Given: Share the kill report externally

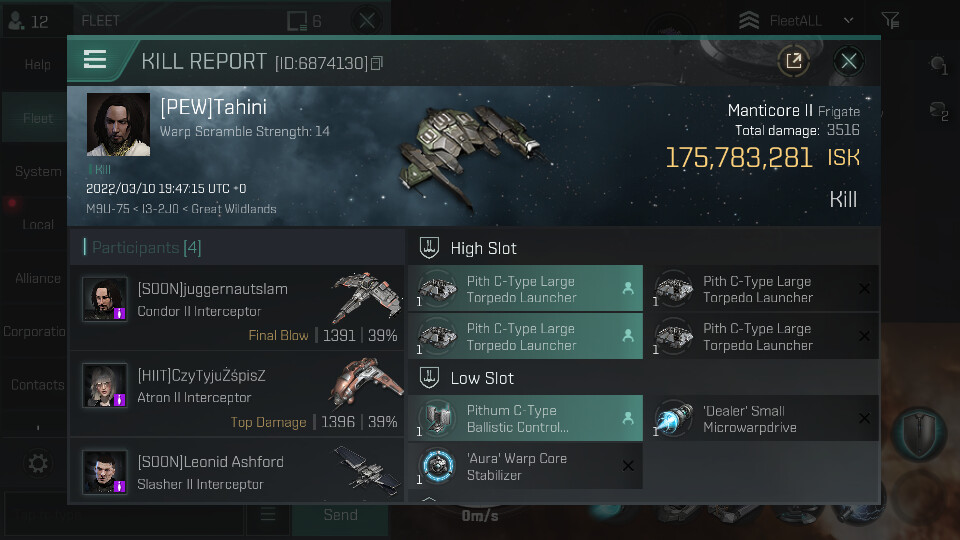Looking at the screenshot, I should (x=793, y=61).
